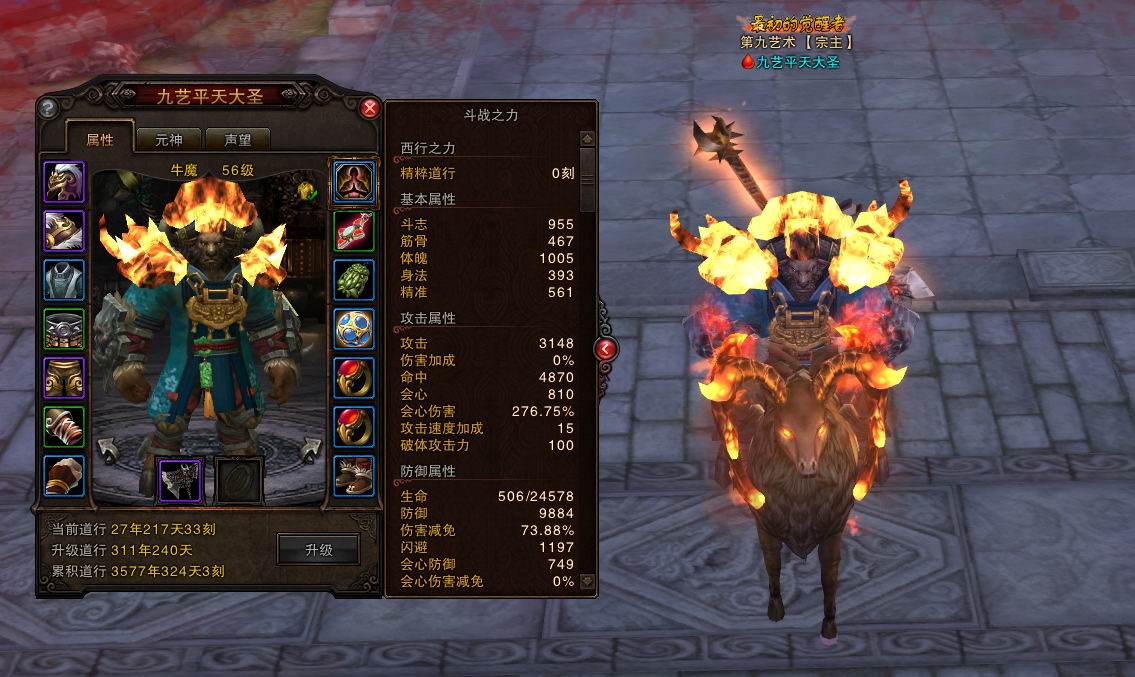Select the blue robe chest slot
Image resolution: width=1135 pixels, height=677 pixels.
[64, 280]
